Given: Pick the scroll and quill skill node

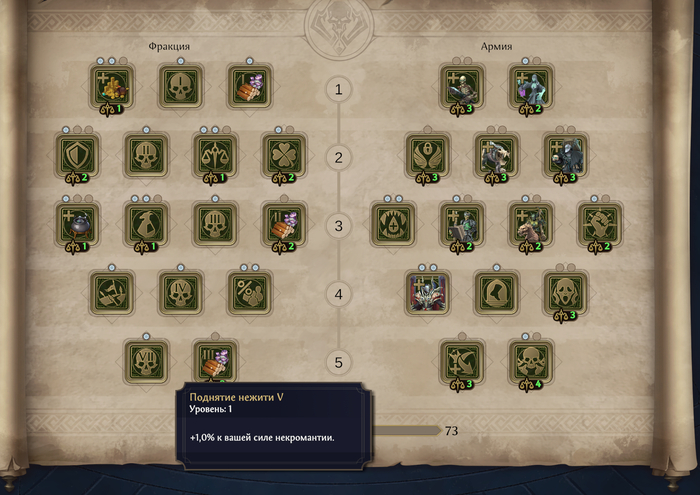Looking at the screenshot, I should (x=146, y=223).
